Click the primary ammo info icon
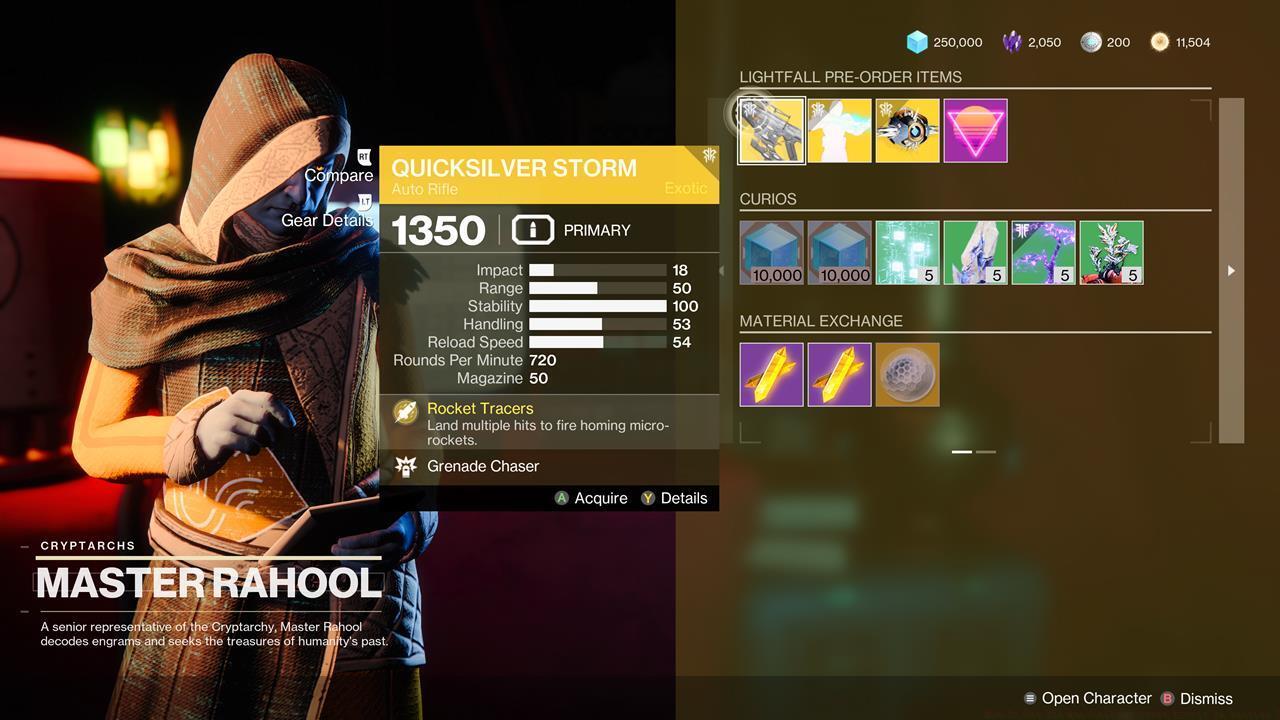The image size is (1280, 720). (x=533, y=229)
